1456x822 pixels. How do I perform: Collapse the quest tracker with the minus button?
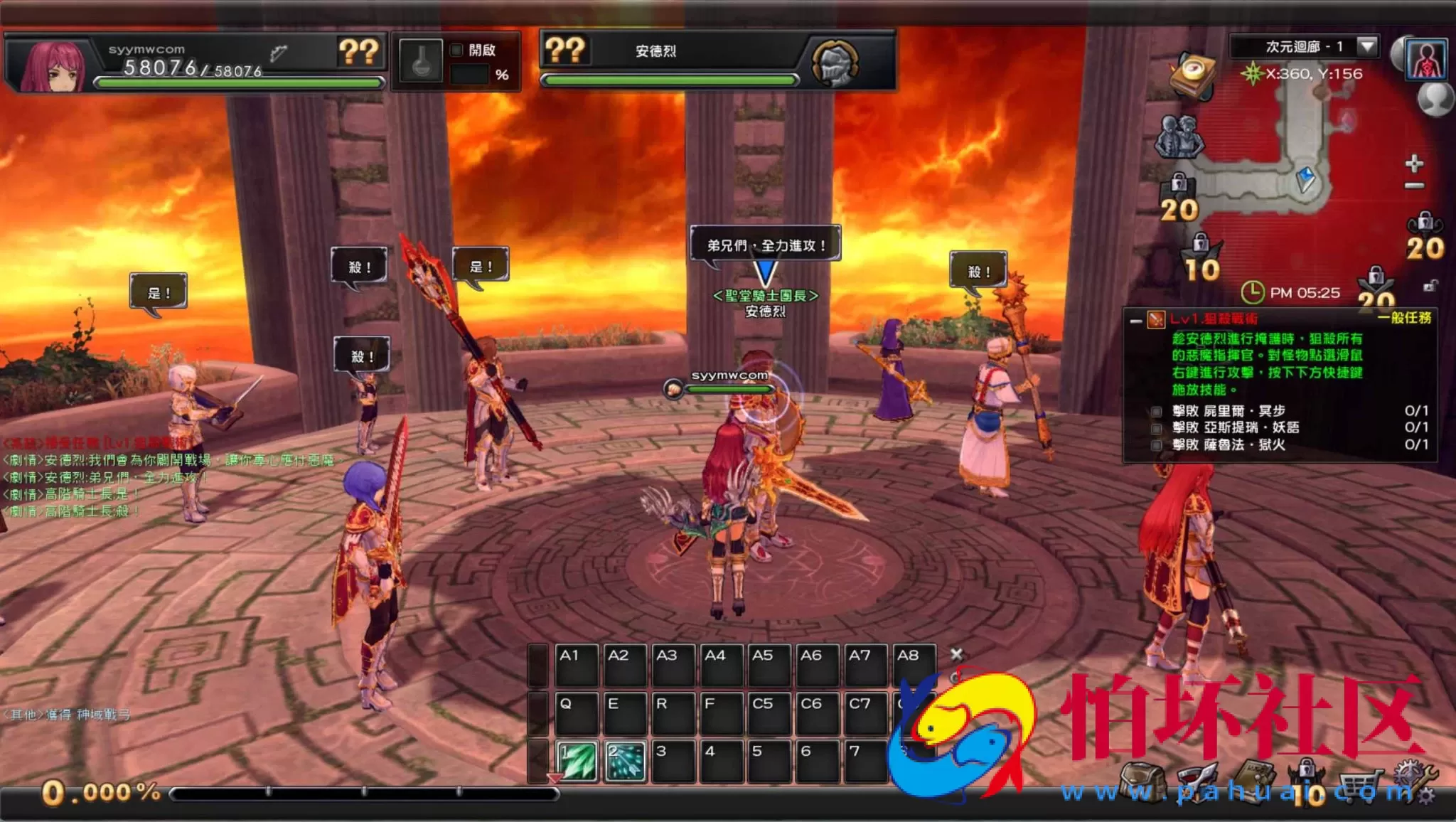(x=1135, y=321)
